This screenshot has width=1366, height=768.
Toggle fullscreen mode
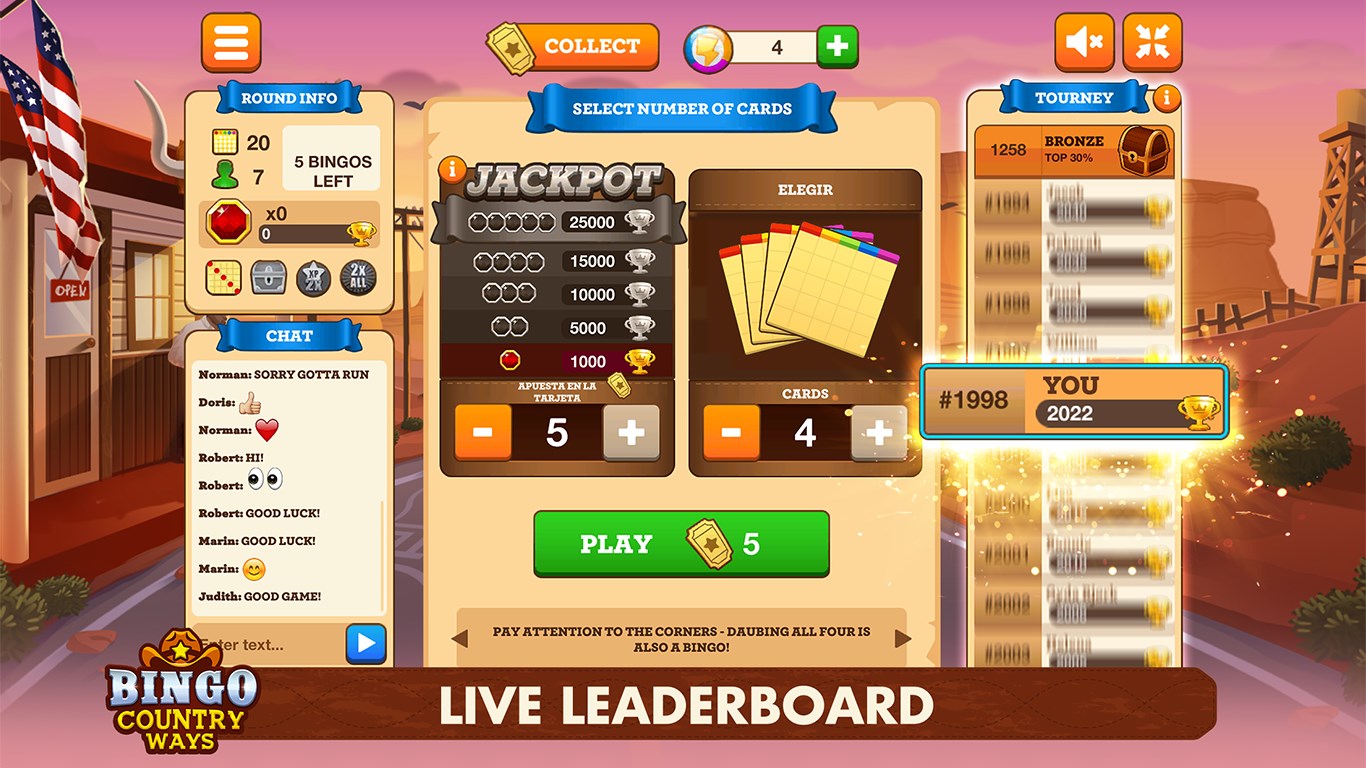(1152, 42)
